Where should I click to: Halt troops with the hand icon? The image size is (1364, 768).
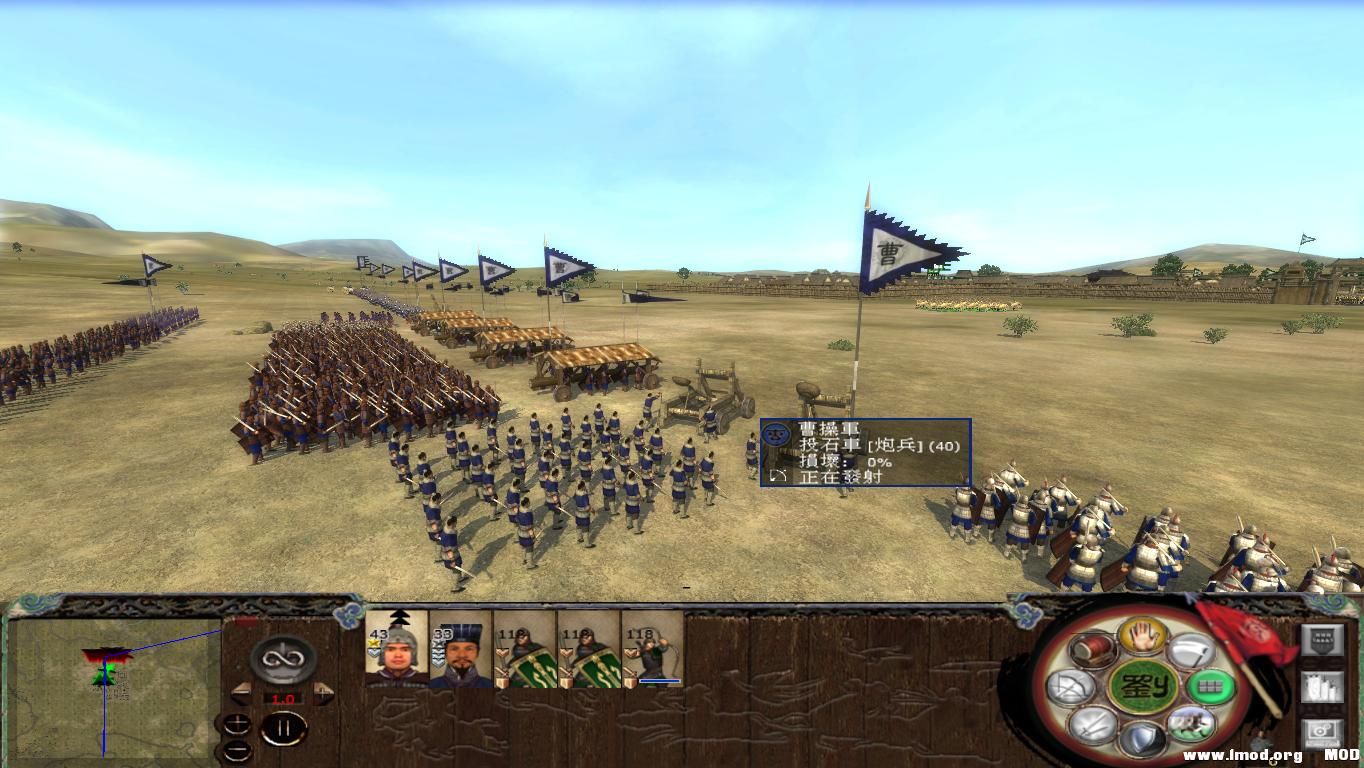click(x=1140, y=638)
